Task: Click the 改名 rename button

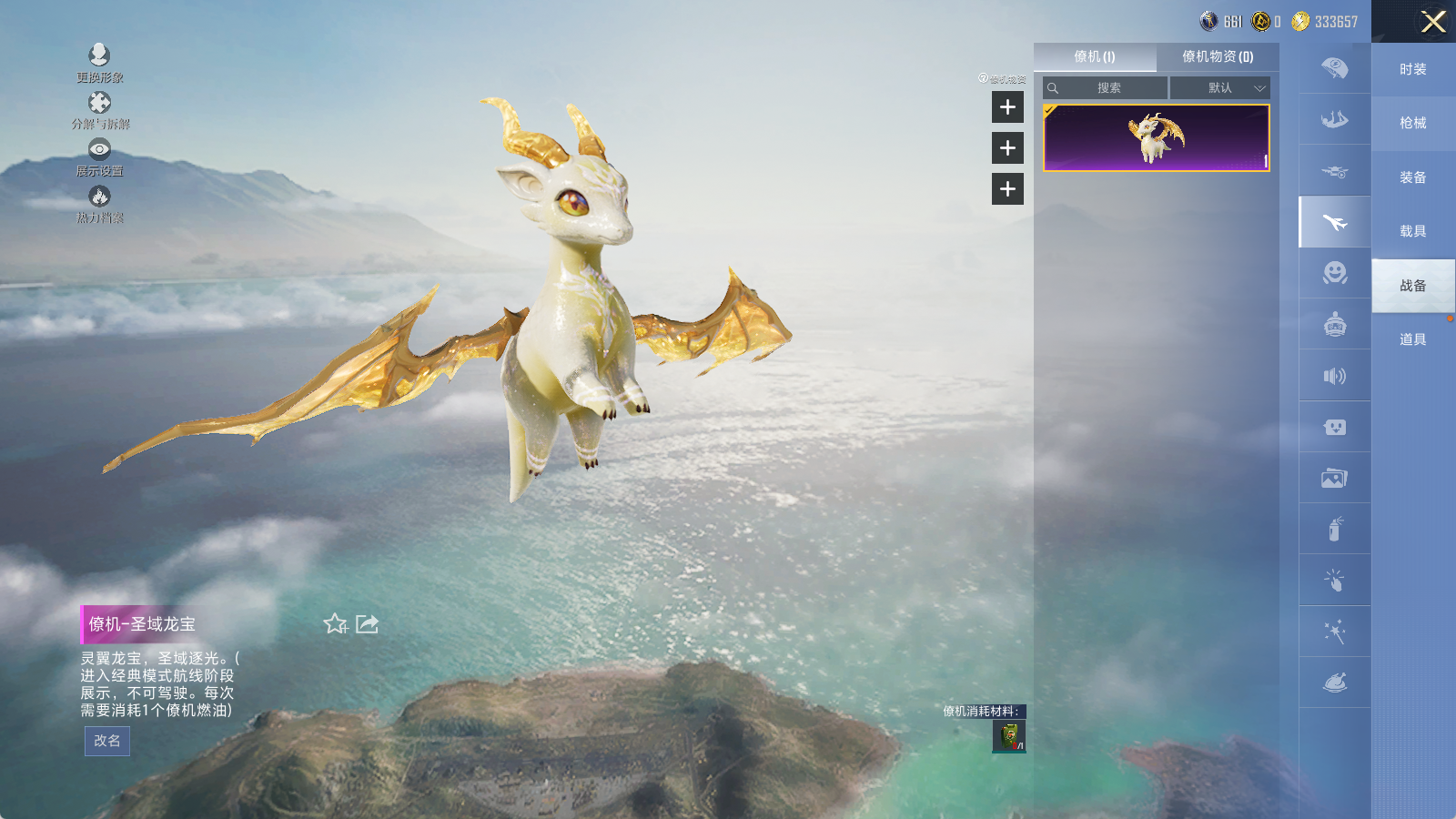Action: tap(107, 741)
